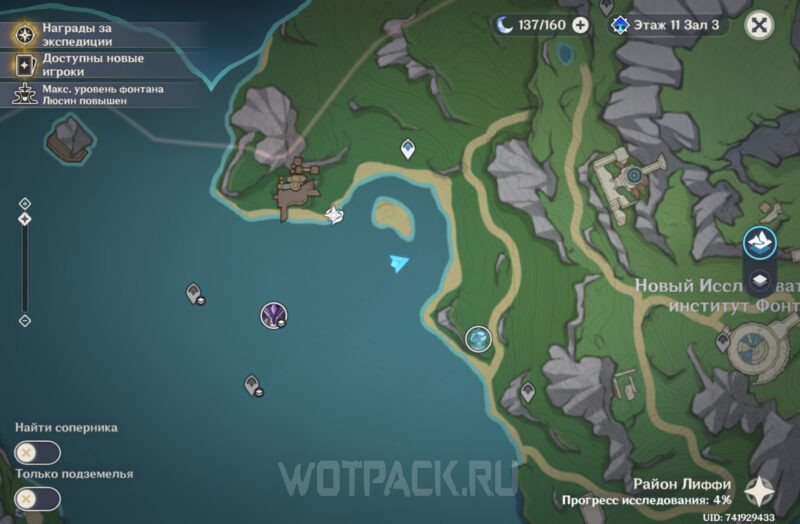This screenshot has width=800, height=524.
Task: Select the round blue domain marker on the coast
Action: [x=479, y=339]
